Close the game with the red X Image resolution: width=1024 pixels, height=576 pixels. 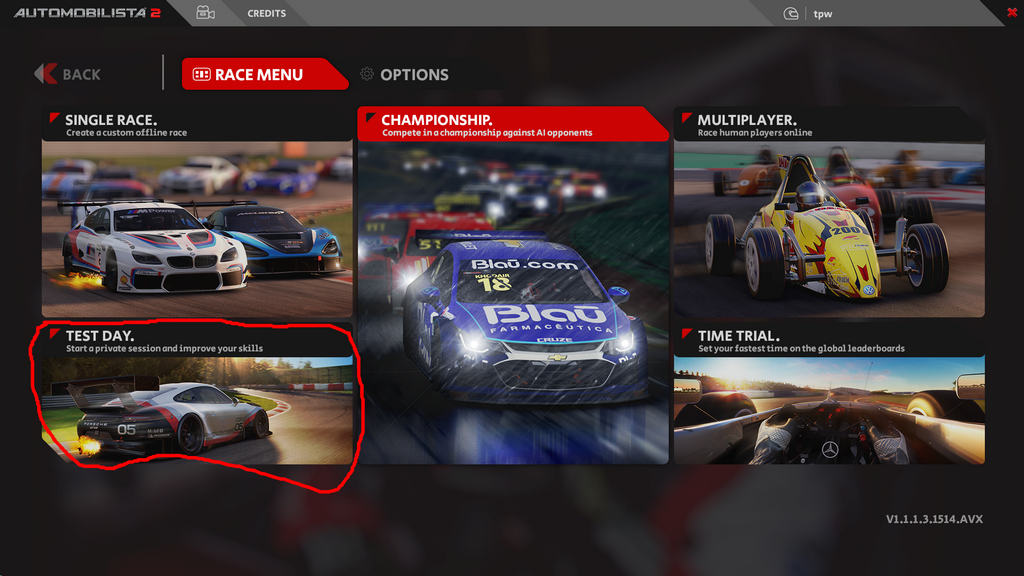(1012, 11)
